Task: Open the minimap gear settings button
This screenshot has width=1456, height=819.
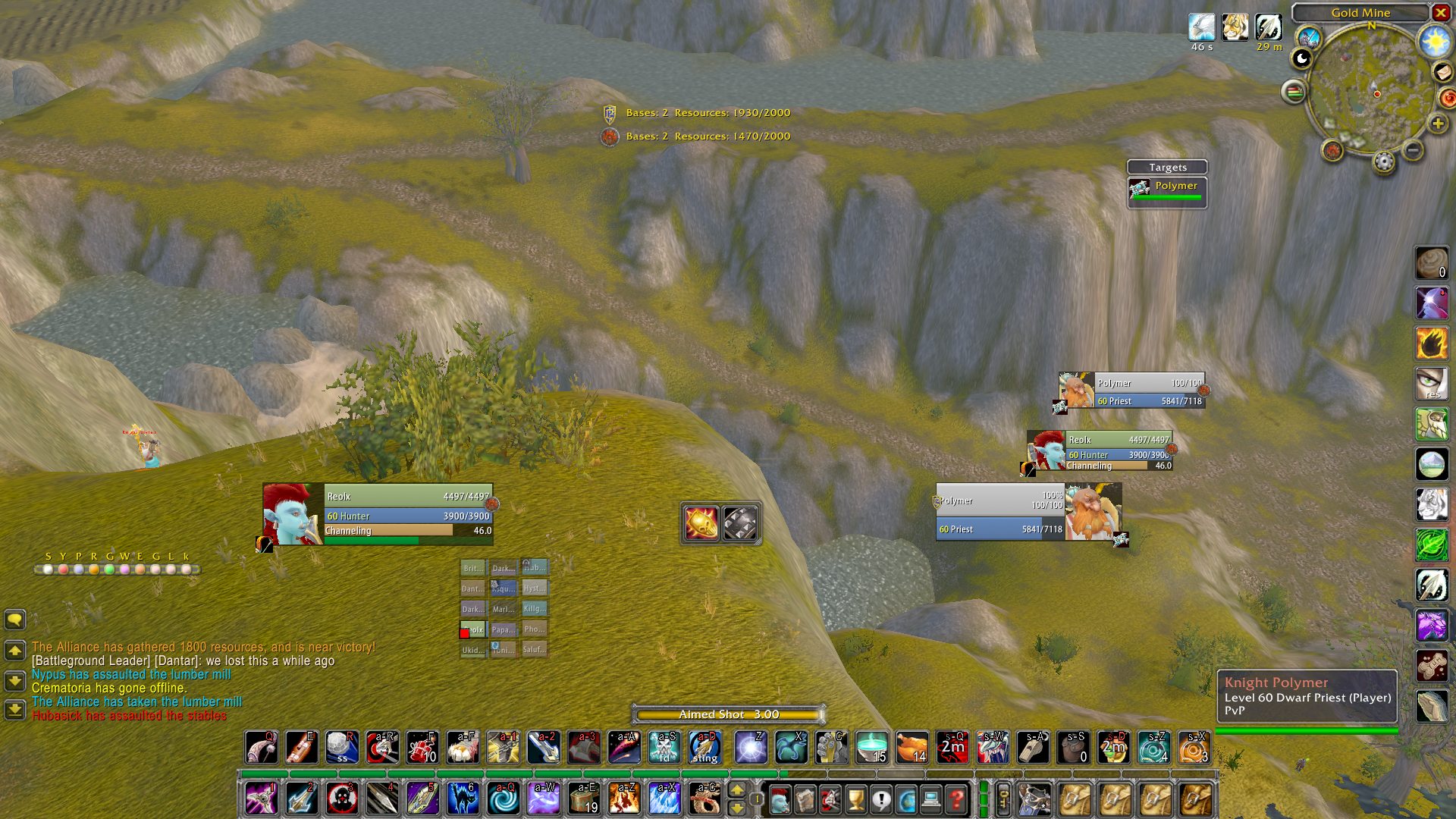Action: point(1384,162)
